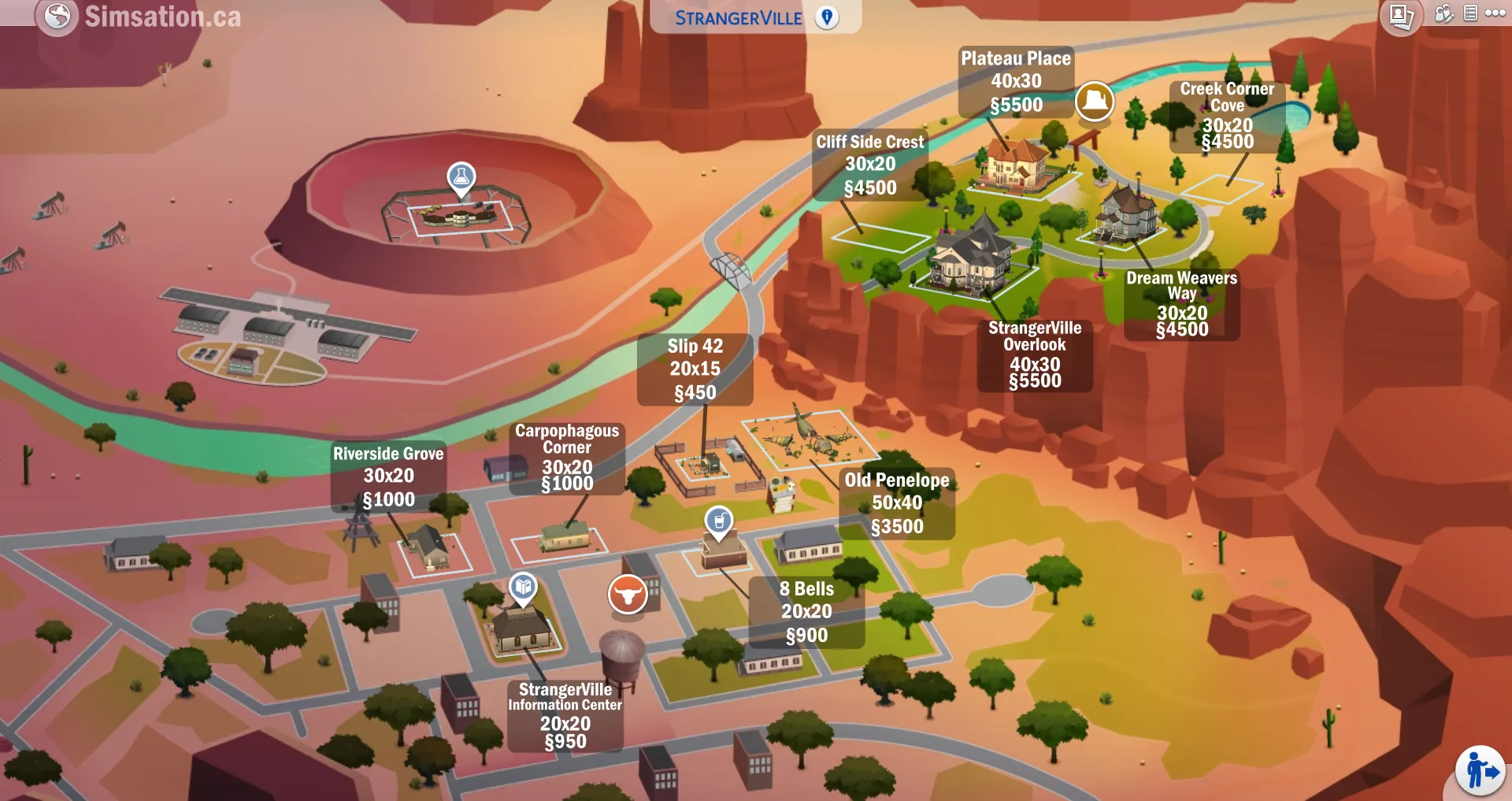Click the Slip 42 lot label

pos(694,368)
